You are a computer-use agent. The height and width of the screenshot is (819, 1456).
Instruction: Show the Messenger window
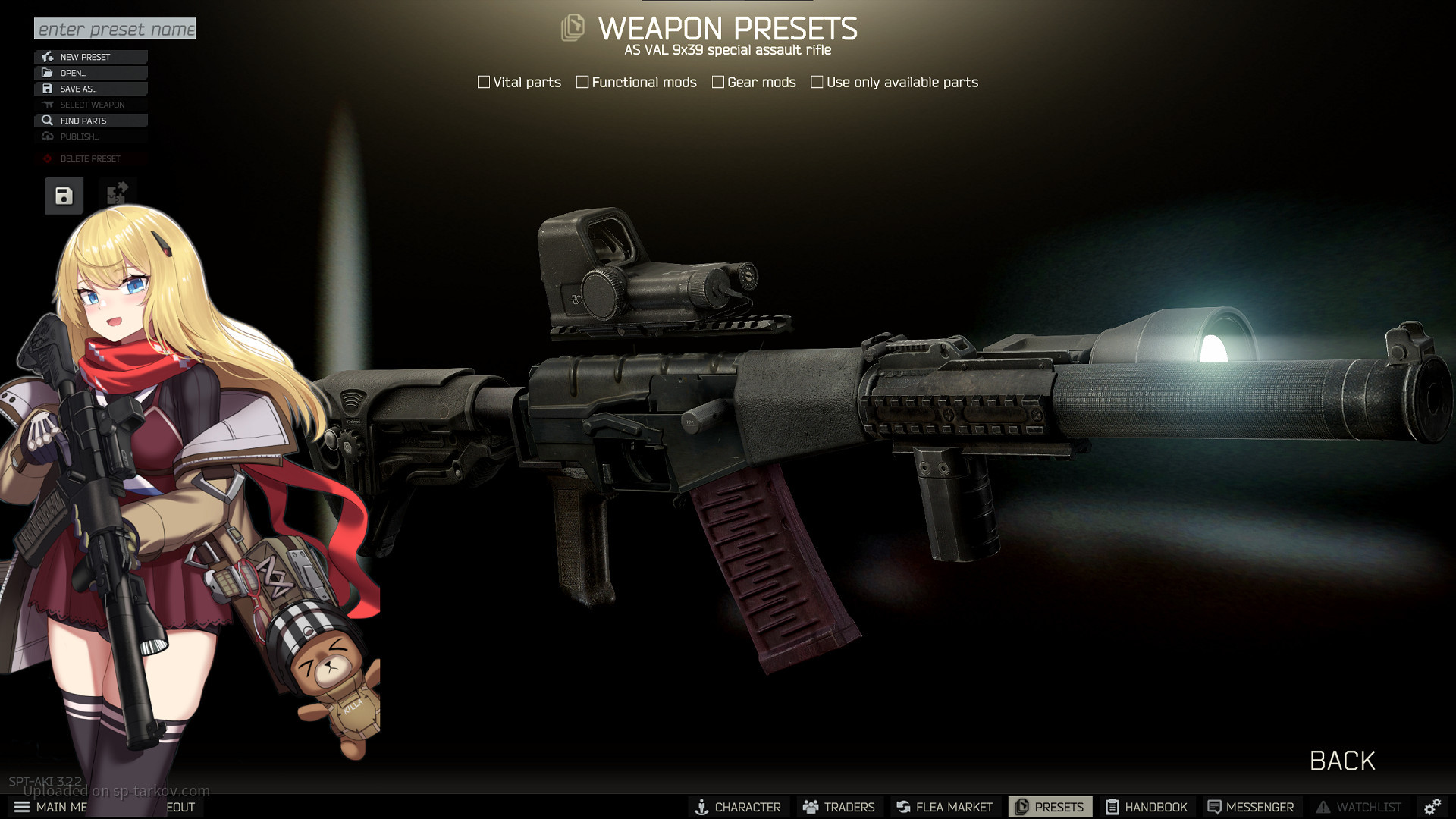point(1250,807)
